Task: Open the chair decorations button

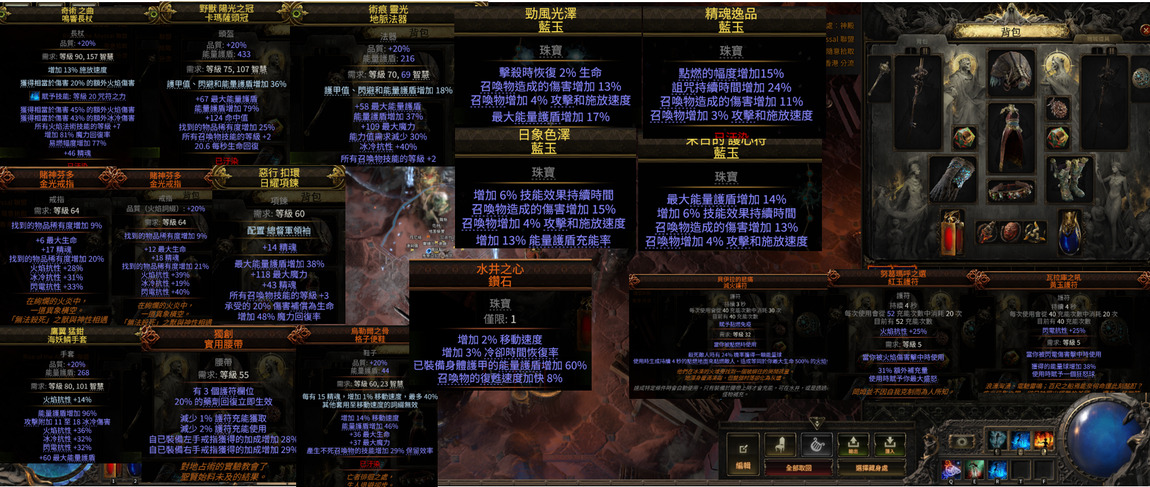Action: point(779,447)
